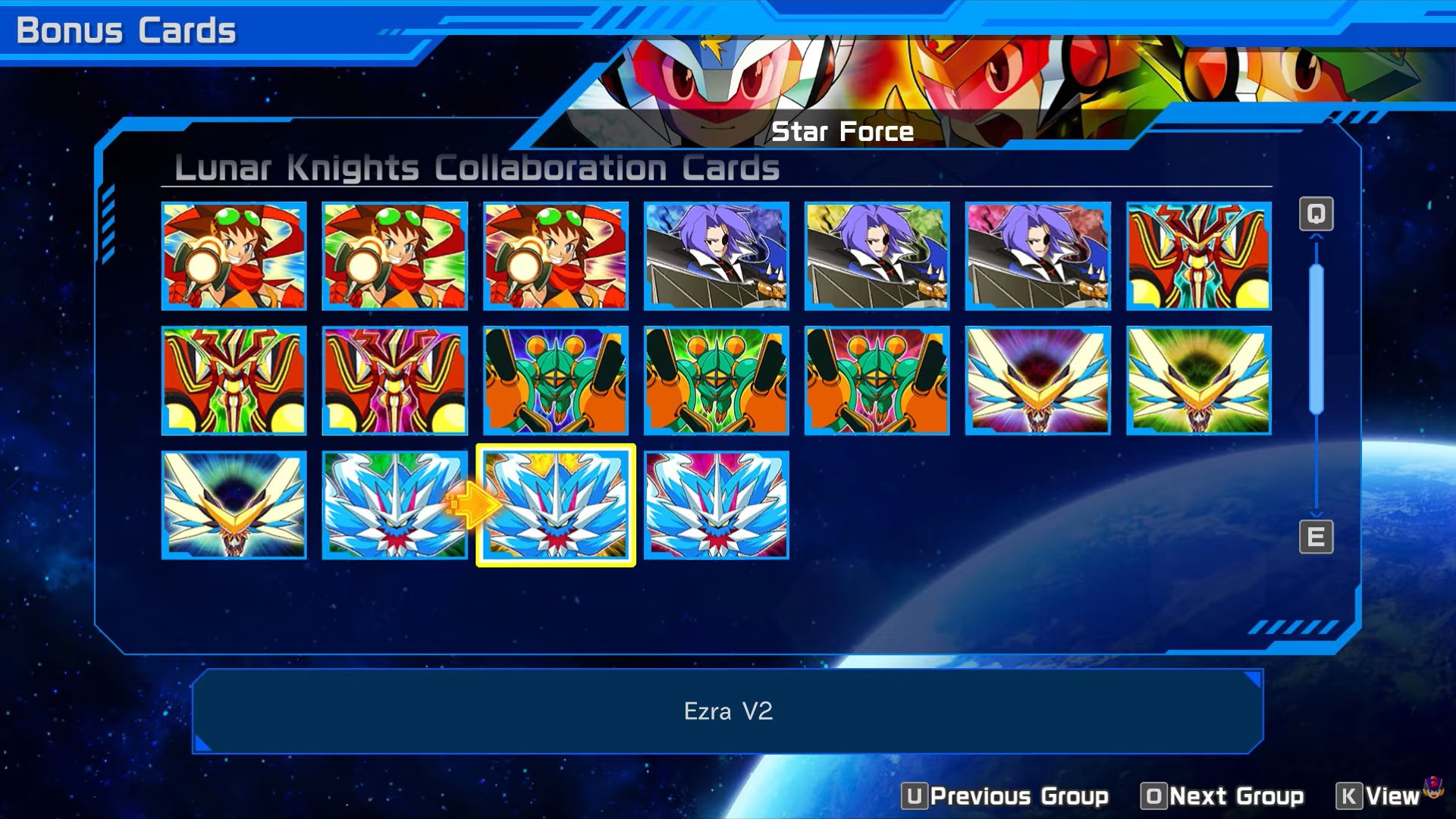The image size is (1456, 819).
Task: Choose the Ezra card with magenta background
Action: [717, 505]
